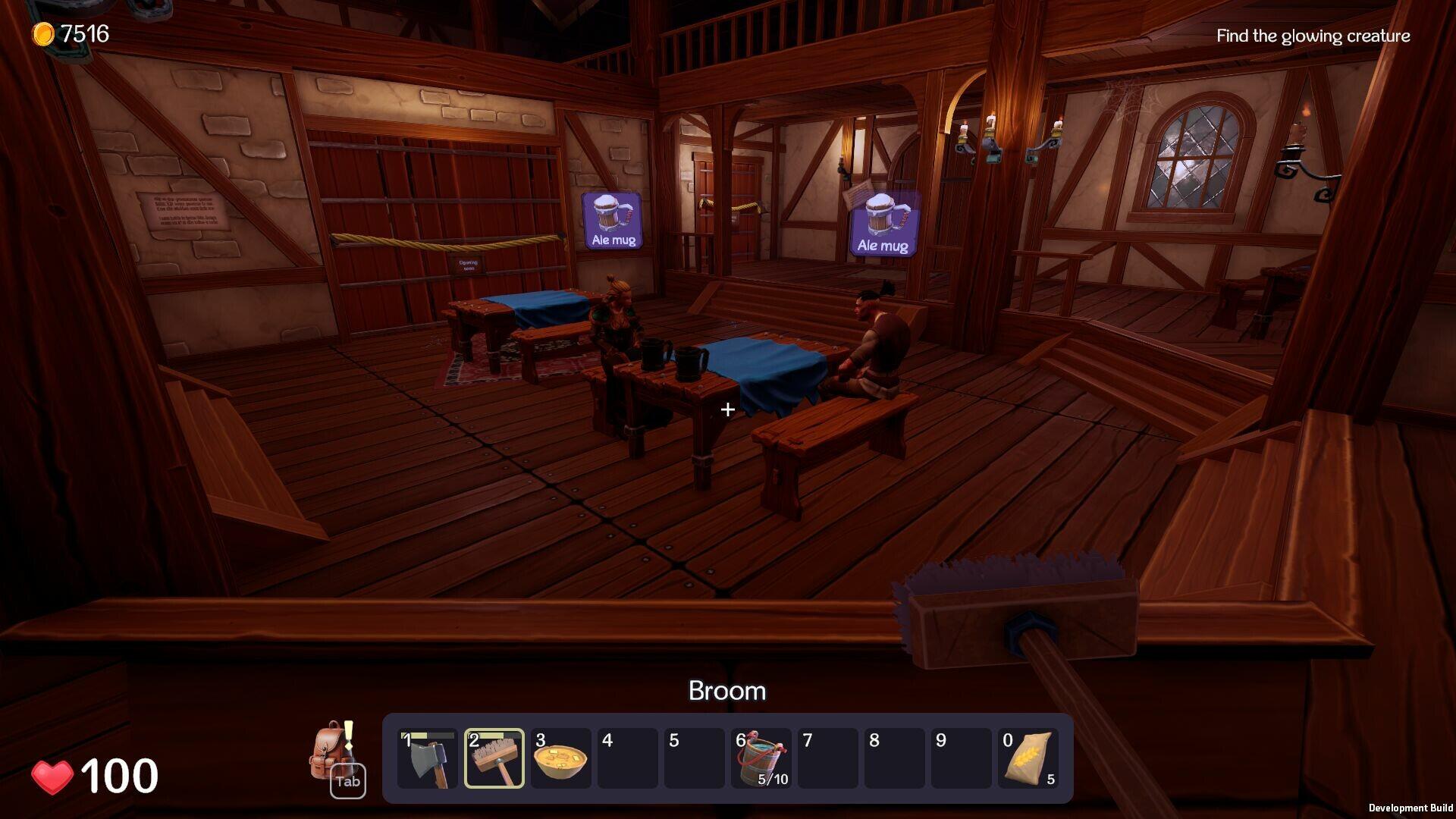Viewport: 1456px width, 819px height.
Task: Click the quest text Find the glowing creature
Action: coord(1313,36)
